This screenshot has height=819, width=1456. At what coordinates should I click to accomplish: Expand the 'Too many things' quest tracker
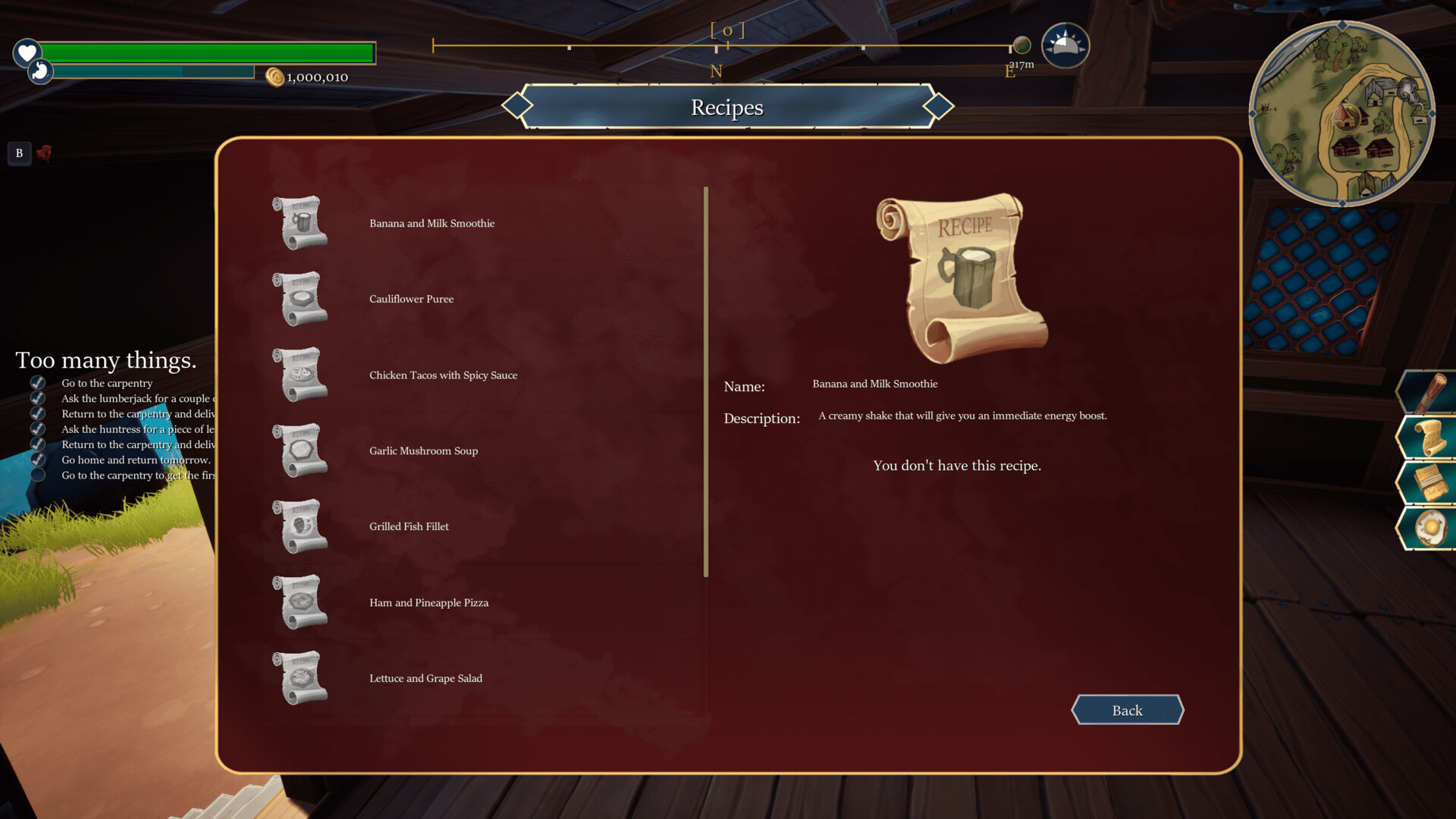[x=106, y=360]
